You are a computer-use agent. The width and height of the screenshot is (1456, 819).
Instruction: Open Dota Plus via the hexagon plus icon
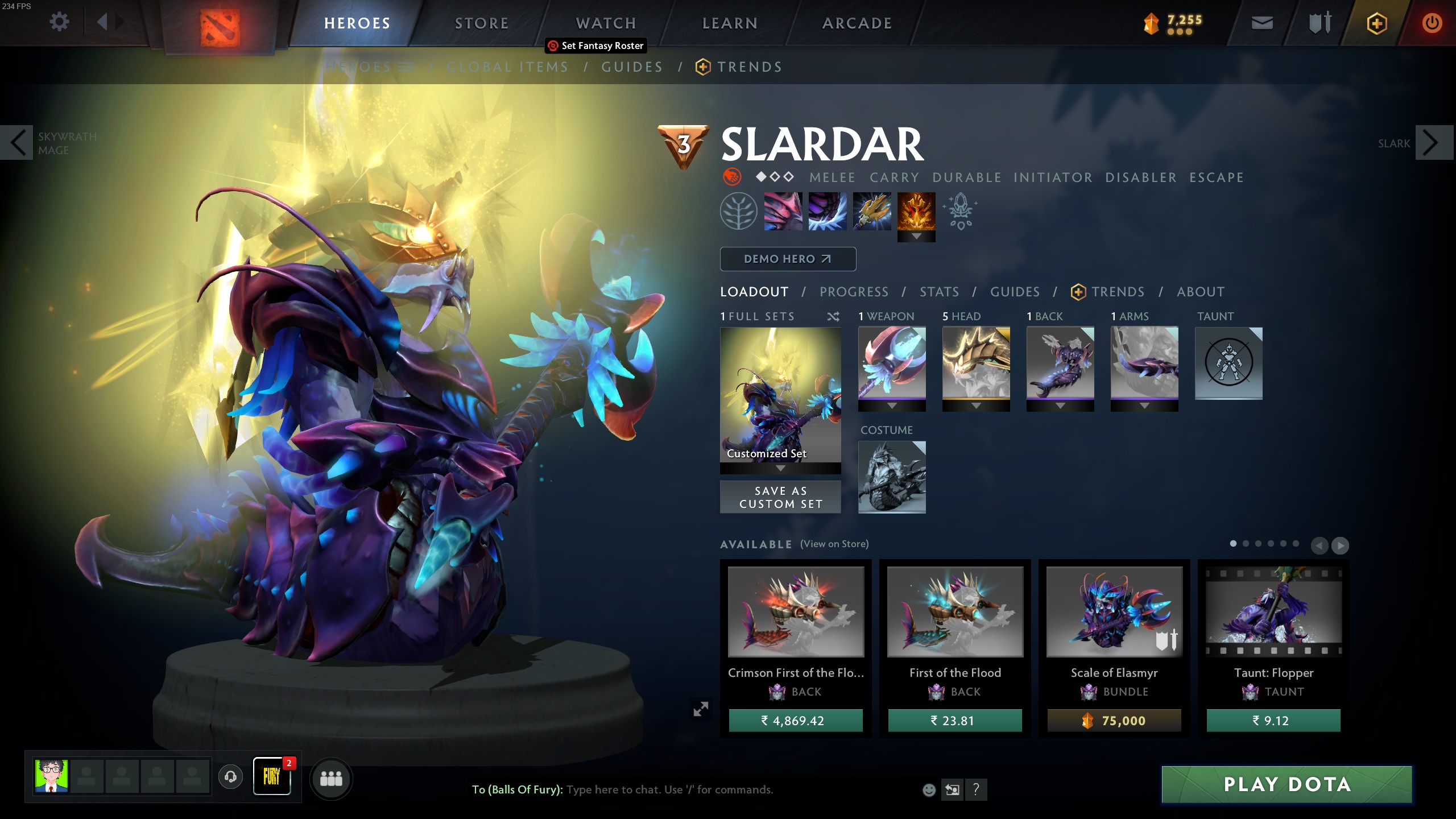coord(1376,23)
